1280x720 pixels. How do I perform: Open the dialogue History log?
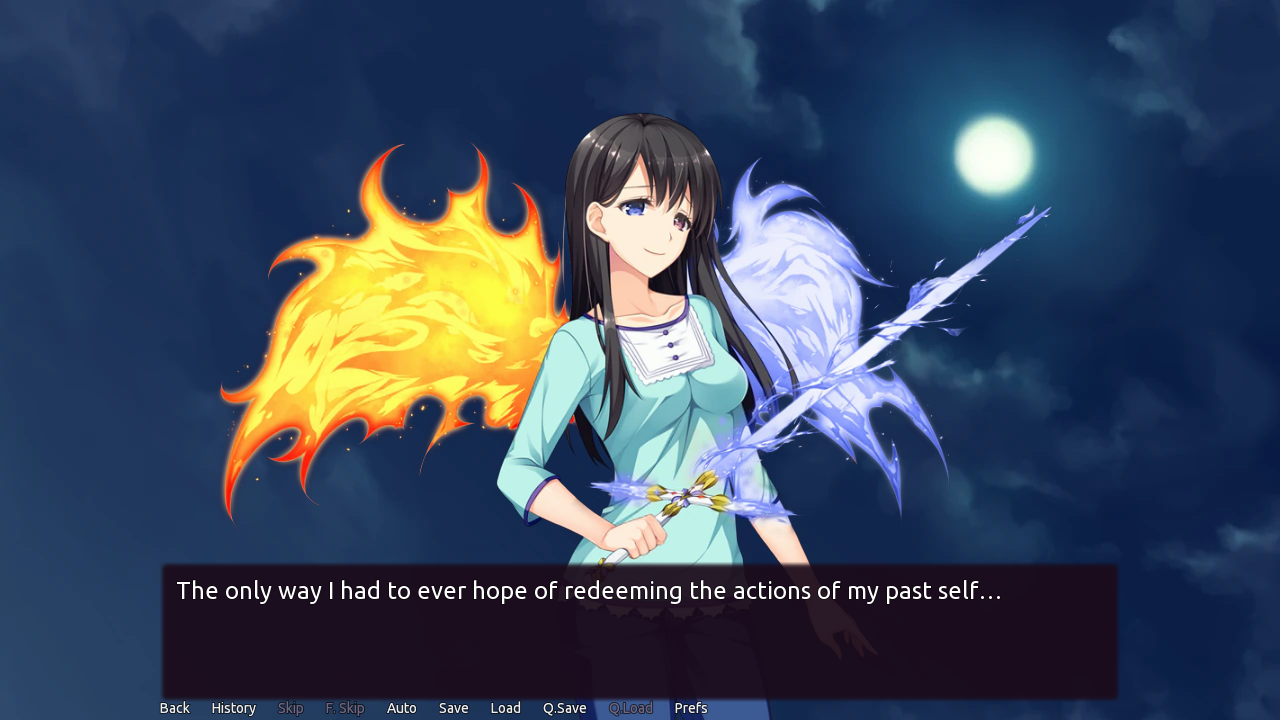(233, 707)
